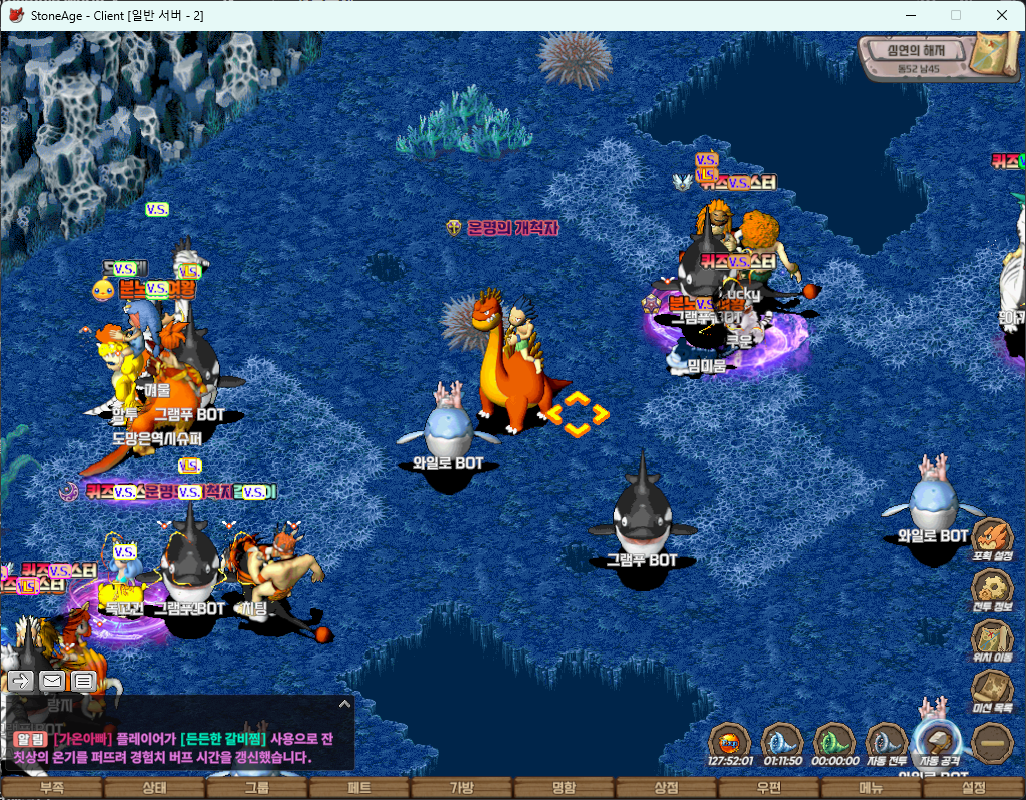Collapse the side icons with minus button
Screen dimensions: 1026x800
(992, 743)
